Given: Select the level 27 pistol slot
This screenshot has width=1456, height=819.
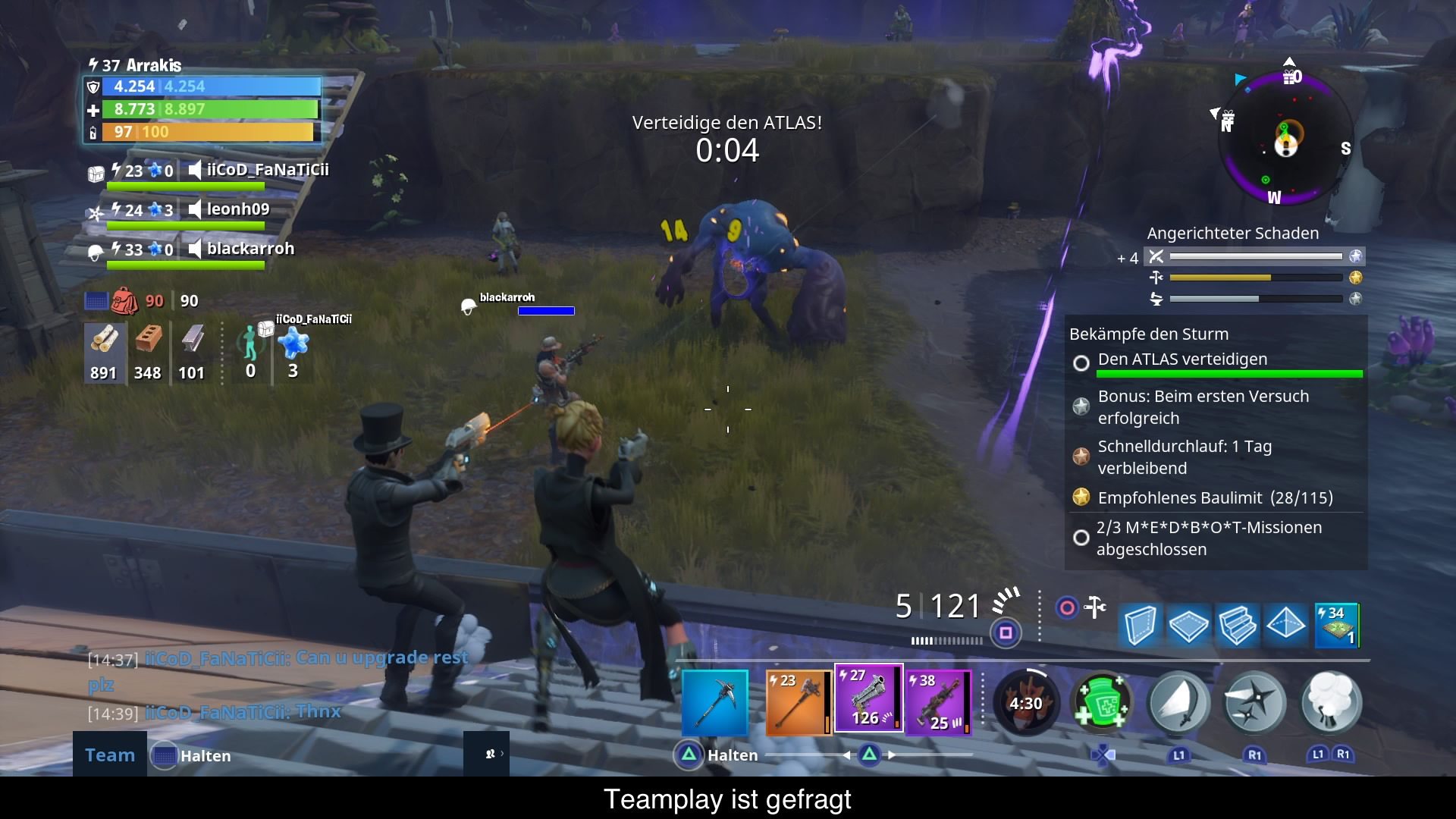Looking at the screenshot, I should pos(868,699).
